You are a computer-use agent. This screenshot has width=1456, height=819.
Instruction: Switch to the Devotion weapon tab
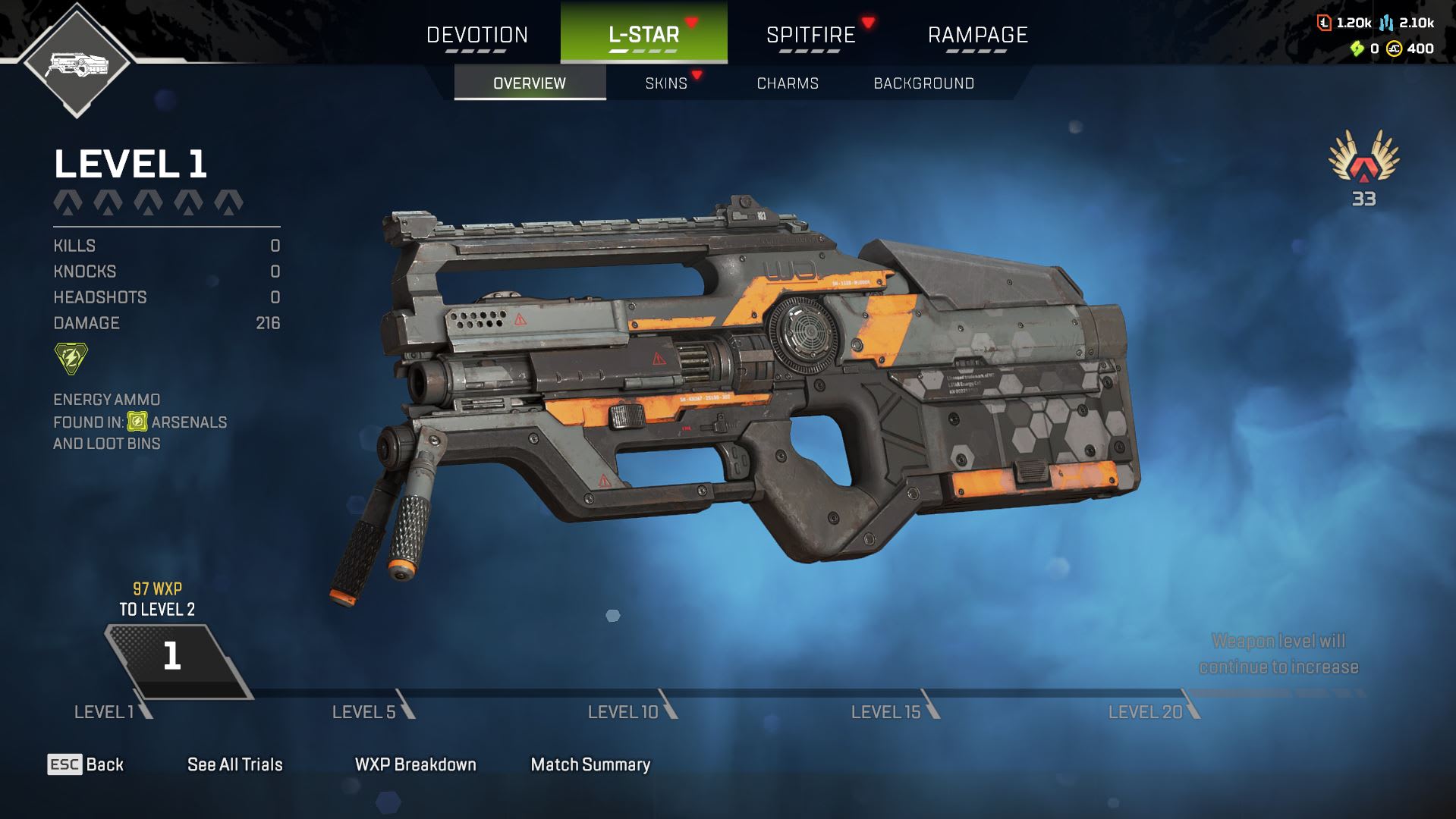(x=476, y=35)
